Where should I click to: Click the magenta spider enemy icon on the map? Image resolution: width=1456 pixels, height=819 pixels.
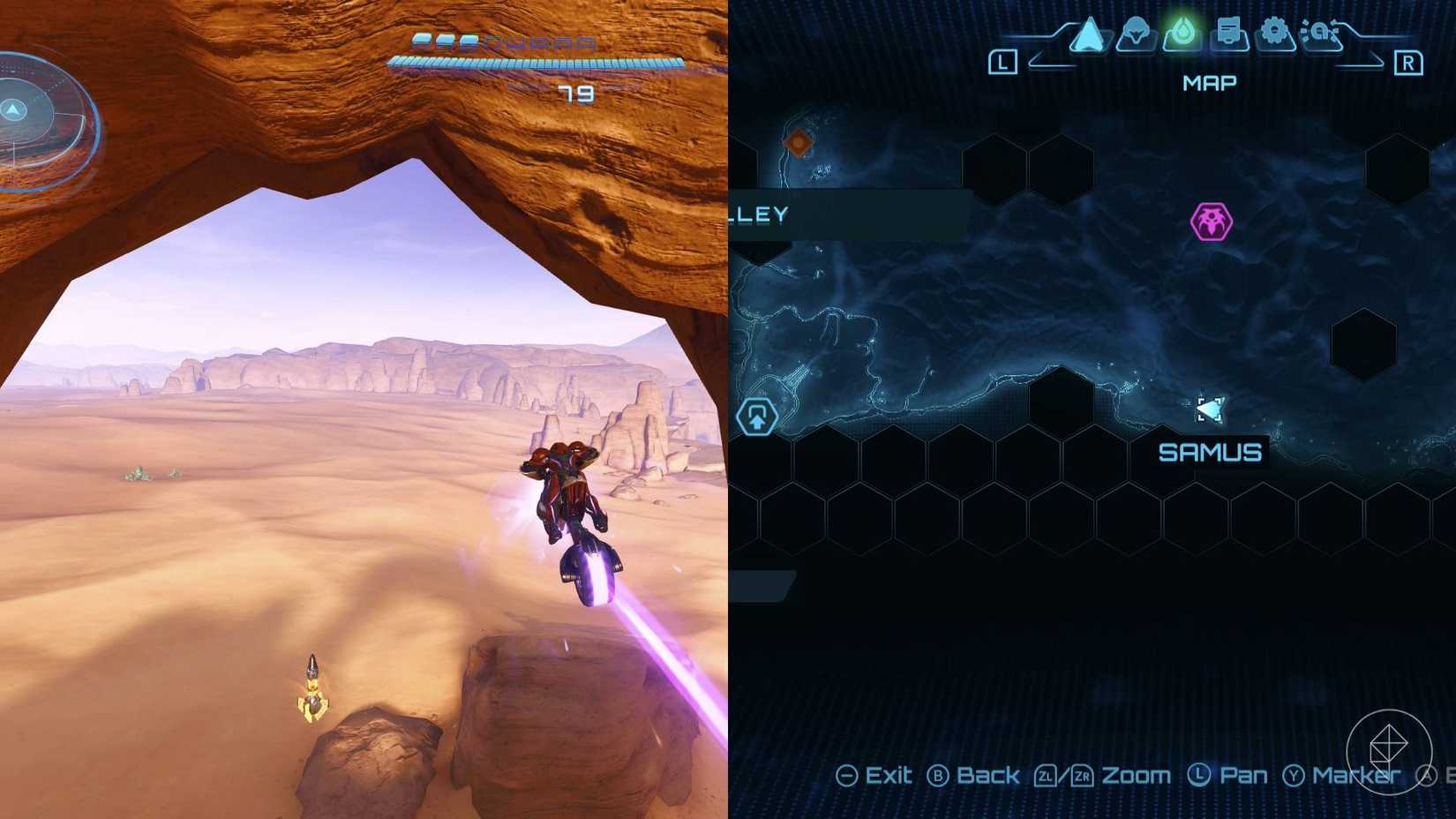[x=1212, y=220]
